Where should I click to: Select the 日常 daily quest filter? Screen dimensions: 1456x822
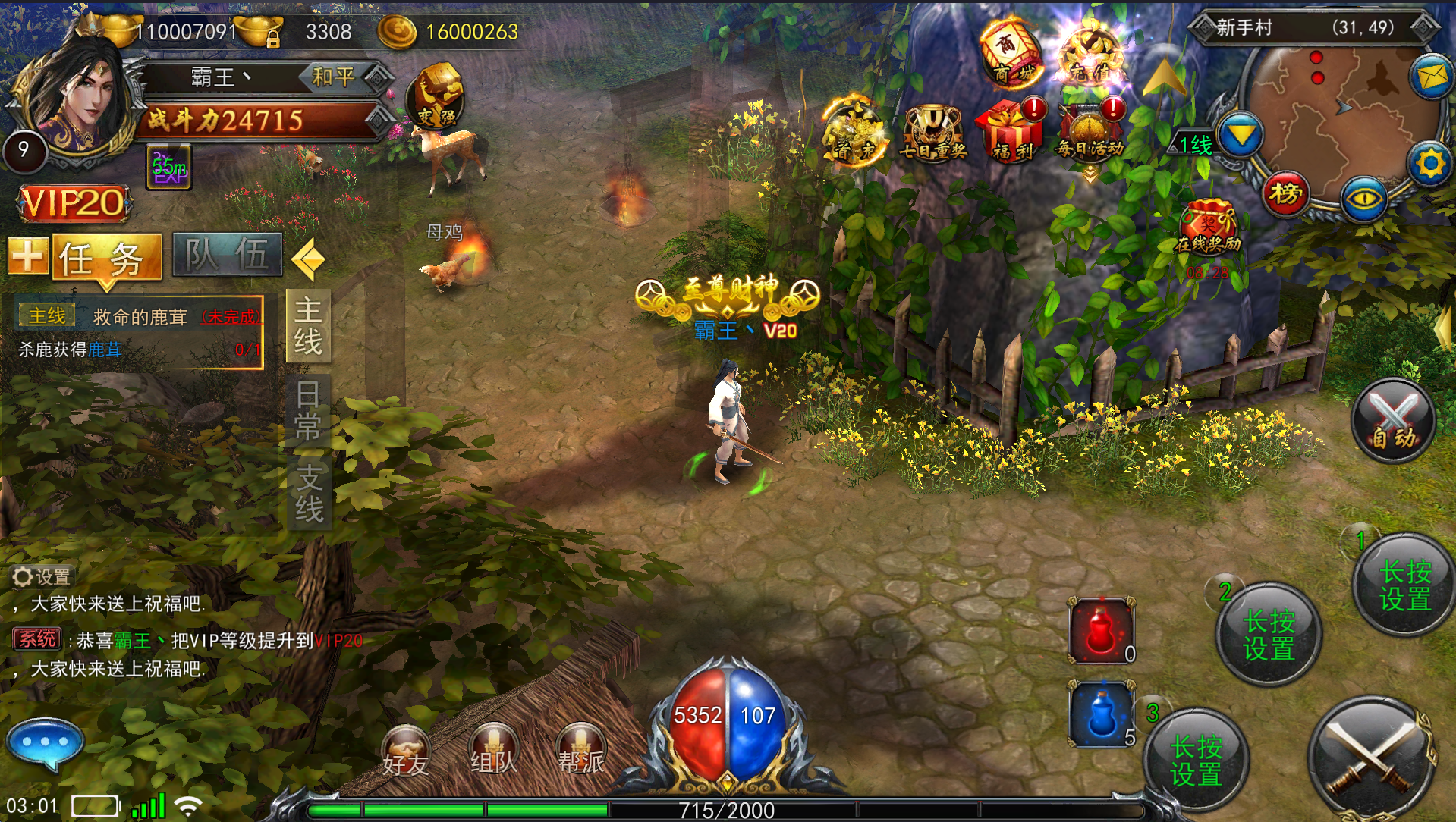tap(308, 410)
